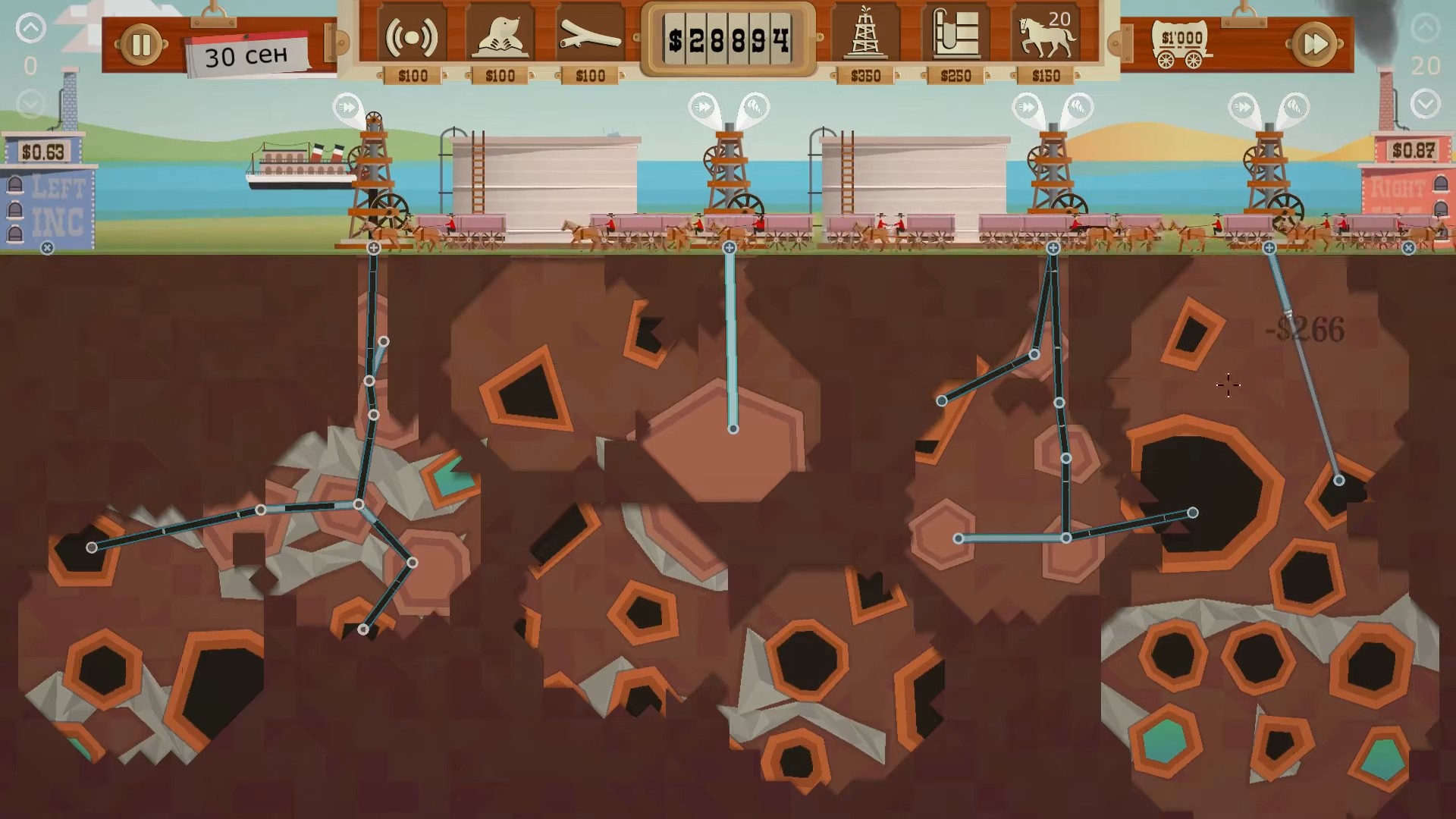Pause the game with the pause button
The width and height of the screenshot is (1456, 819).
click(x=141, y=45)
